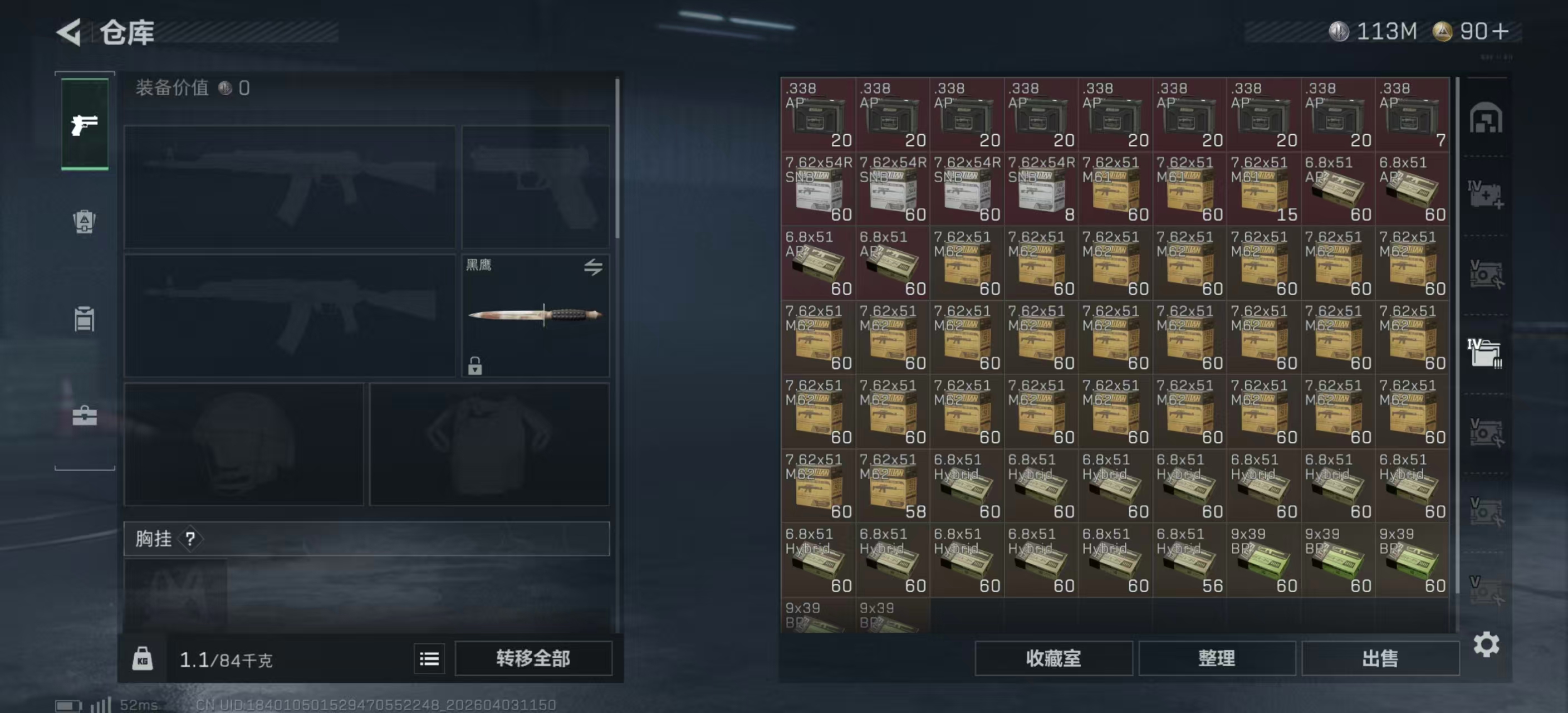Screen dimensions: 1568x713
Task: Select the weapons category tab icon
Action: [x=84, y=124]
